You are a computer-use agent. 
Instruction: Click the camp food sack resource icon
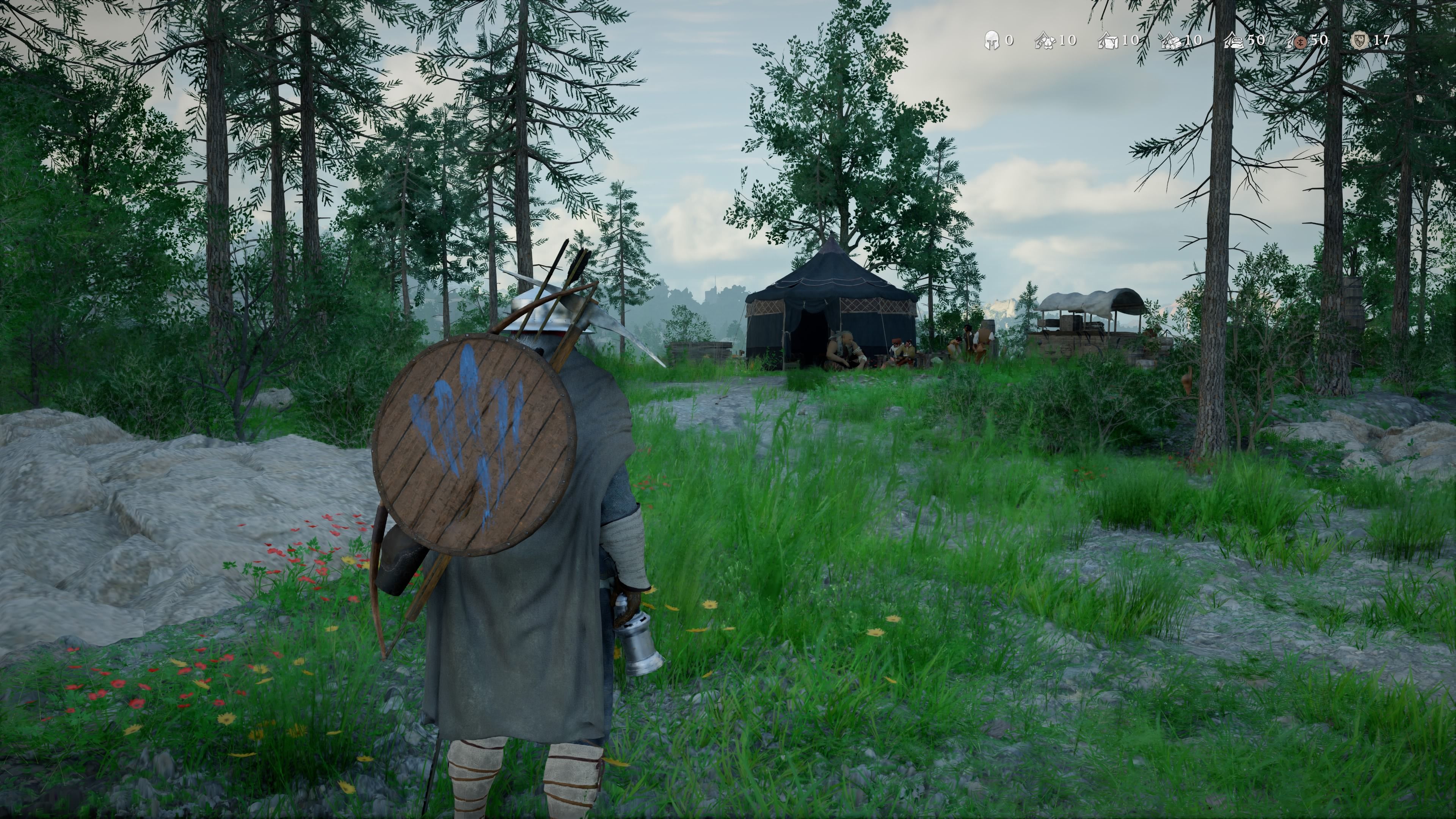tap(1234, 41)
